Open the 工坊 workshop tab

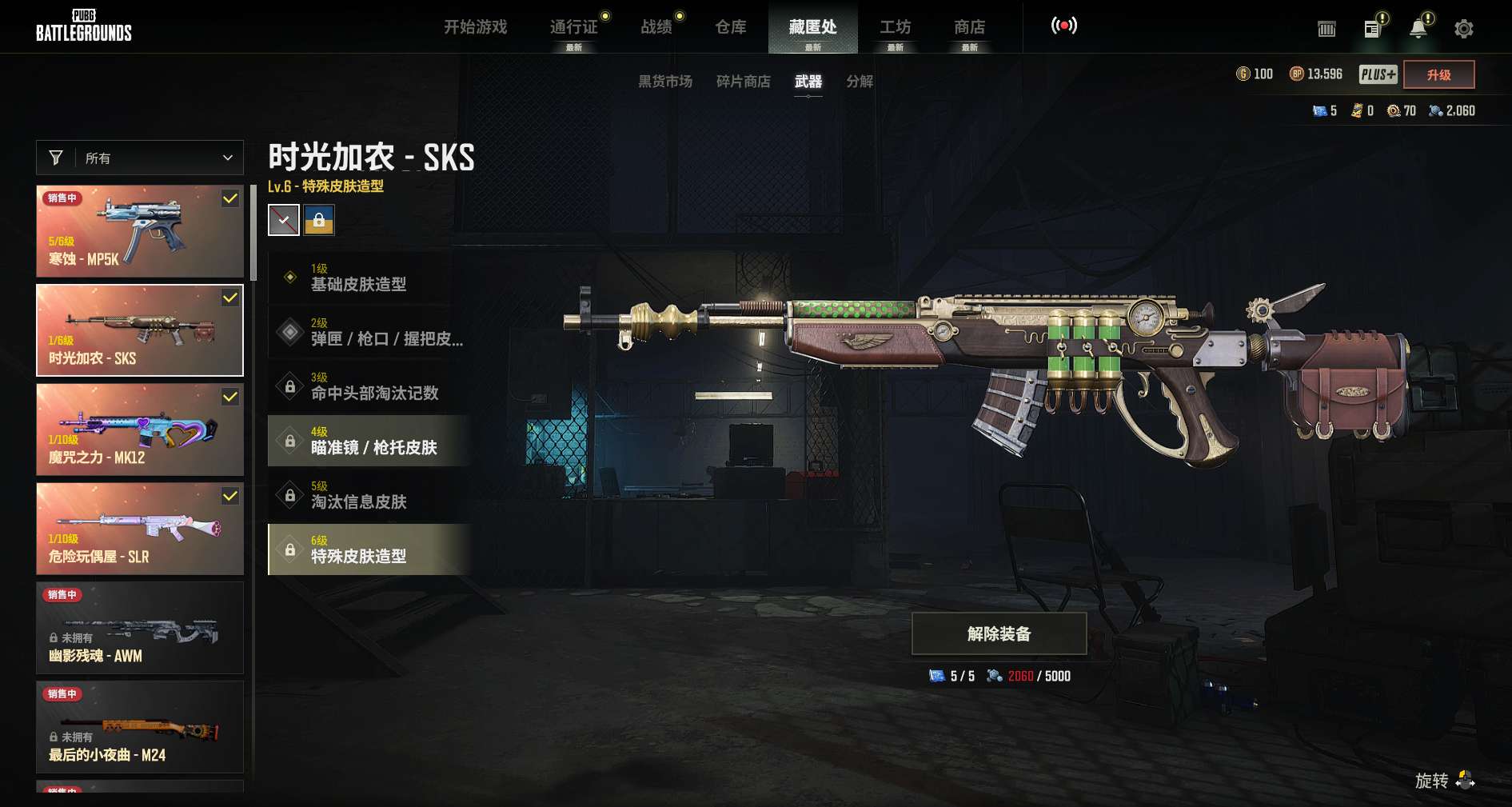click(x=895, y=27)
